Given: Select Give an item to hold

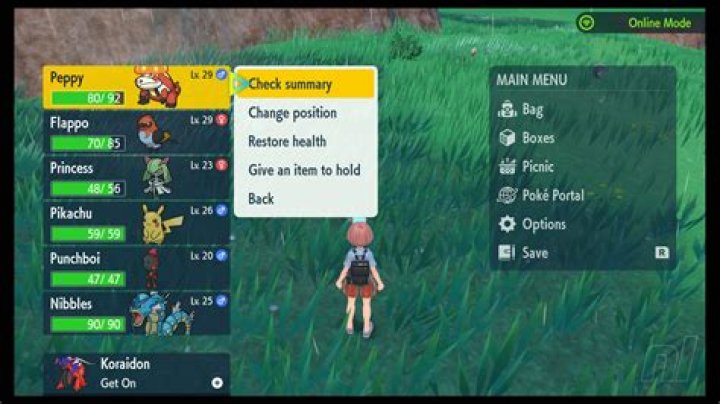Looking at the screenshot, I should [x=304, y=170].
